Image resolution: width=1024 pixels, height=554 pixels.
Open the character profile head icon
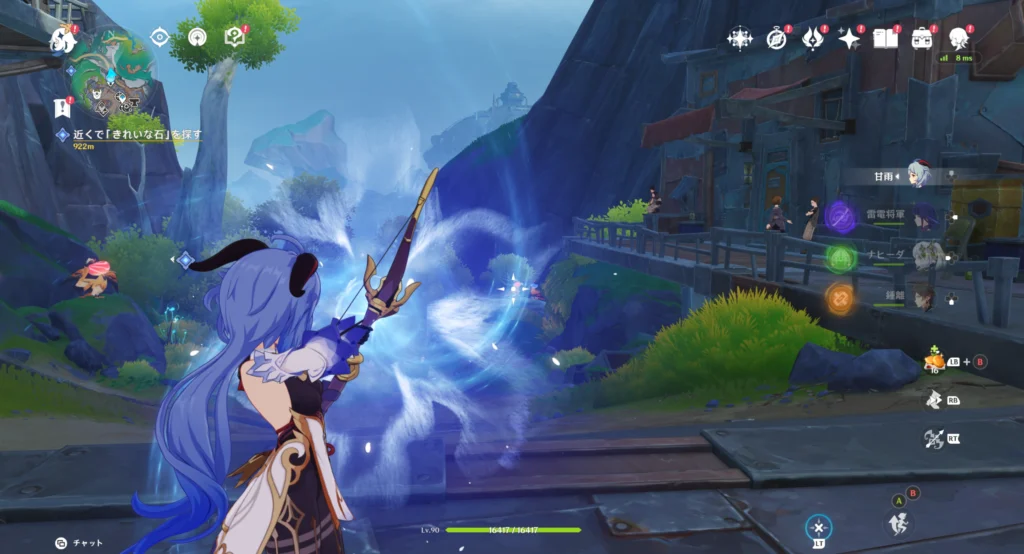[959, 39]
